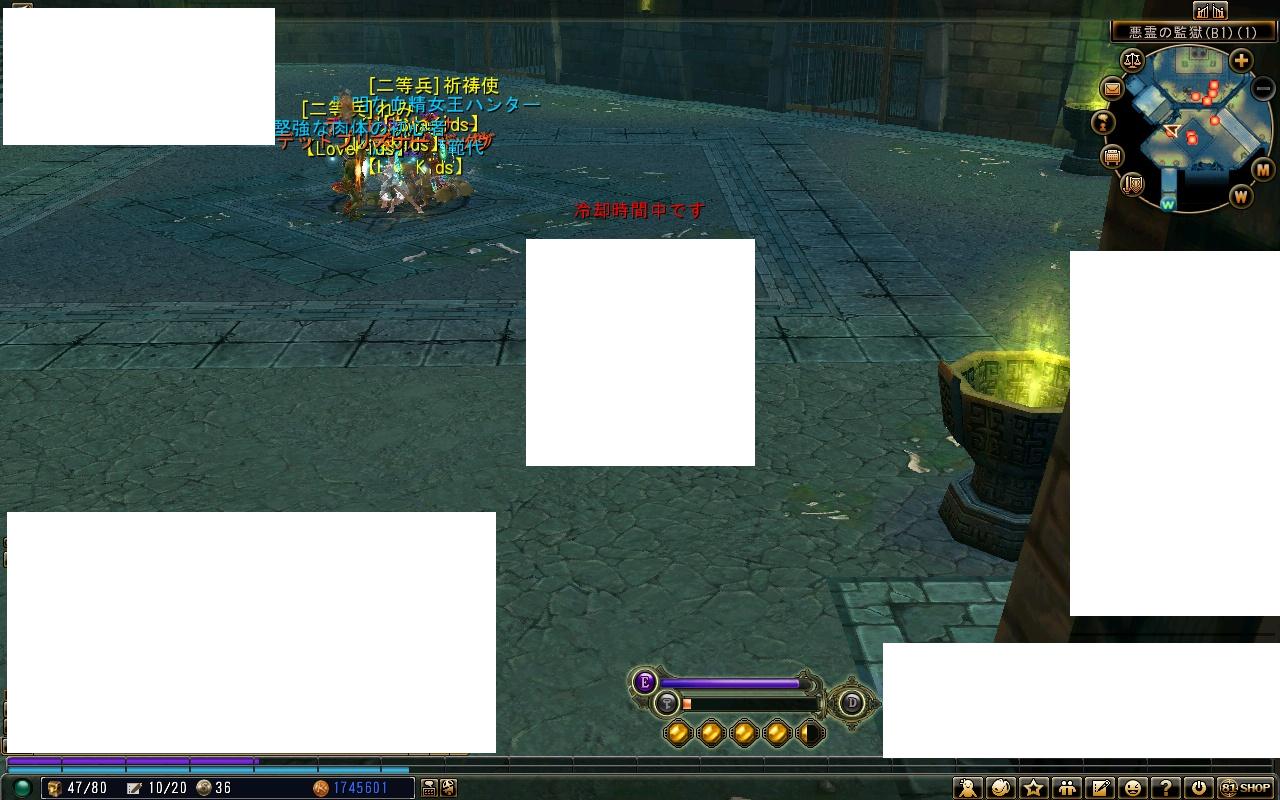Image resolution: width=1280 pixels, height=800 pixels.
Task: Zoom in the minimap with plus button
Action: (x=1241, y=61)
